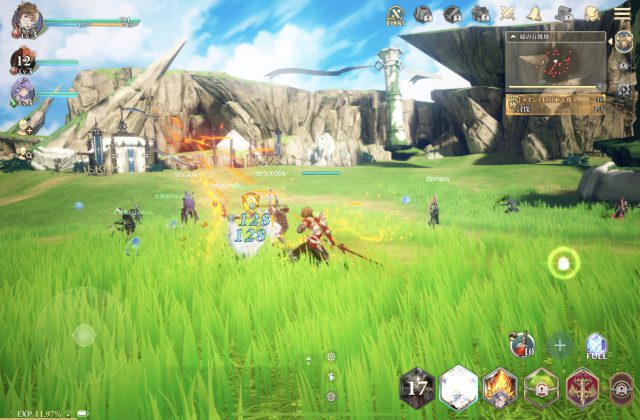Use the red sword attack button
The height and width of the screenshot is (420, 640).
tap(582, 387)
